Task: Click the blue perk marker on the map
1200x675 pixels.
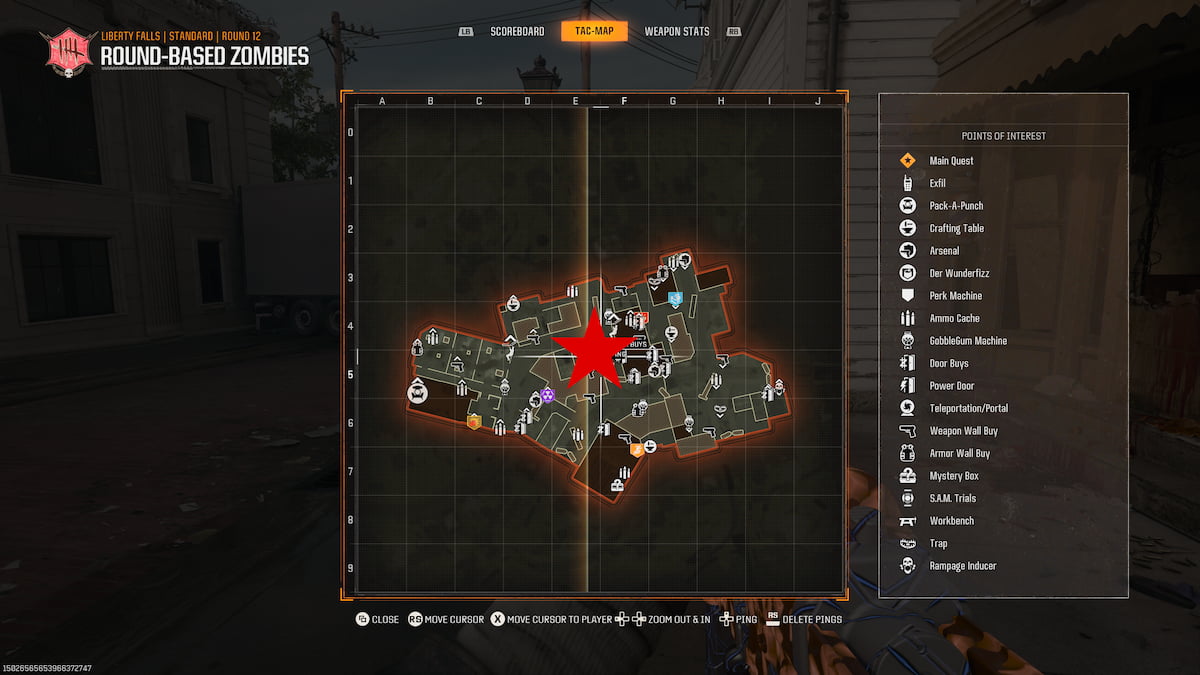Action: tap(675, 298)
